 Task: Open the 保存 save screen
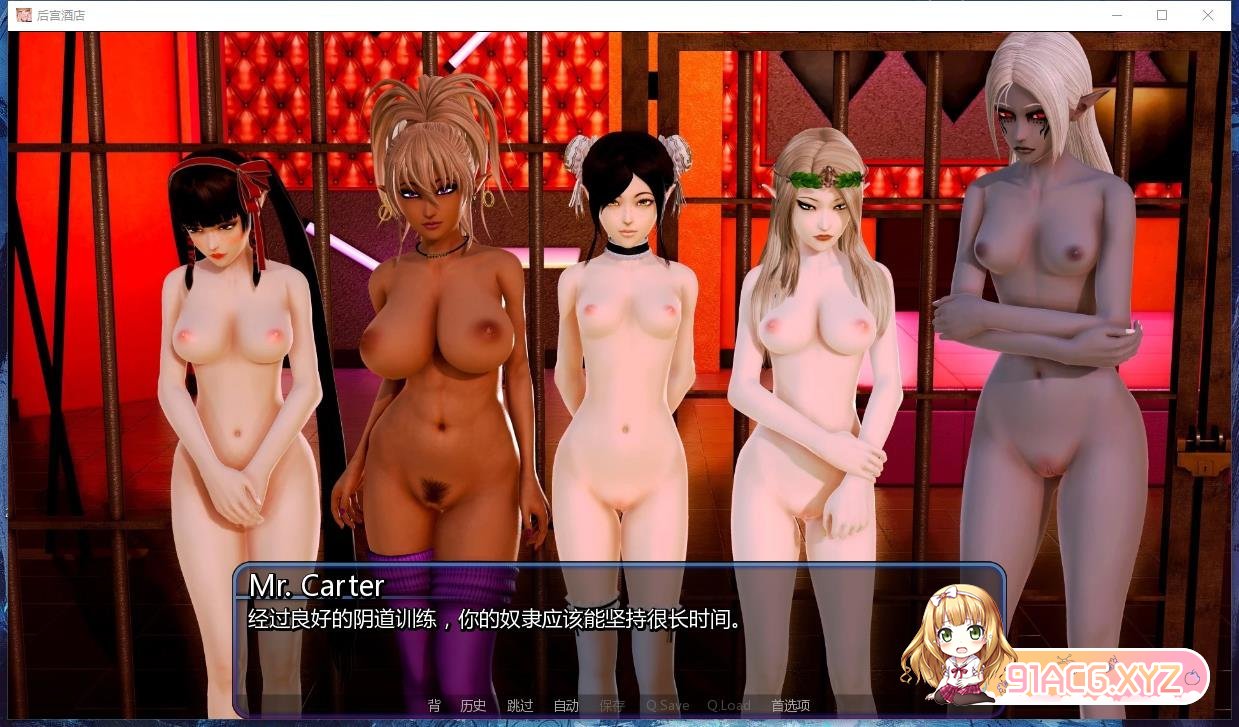click(x=612, y=706)
